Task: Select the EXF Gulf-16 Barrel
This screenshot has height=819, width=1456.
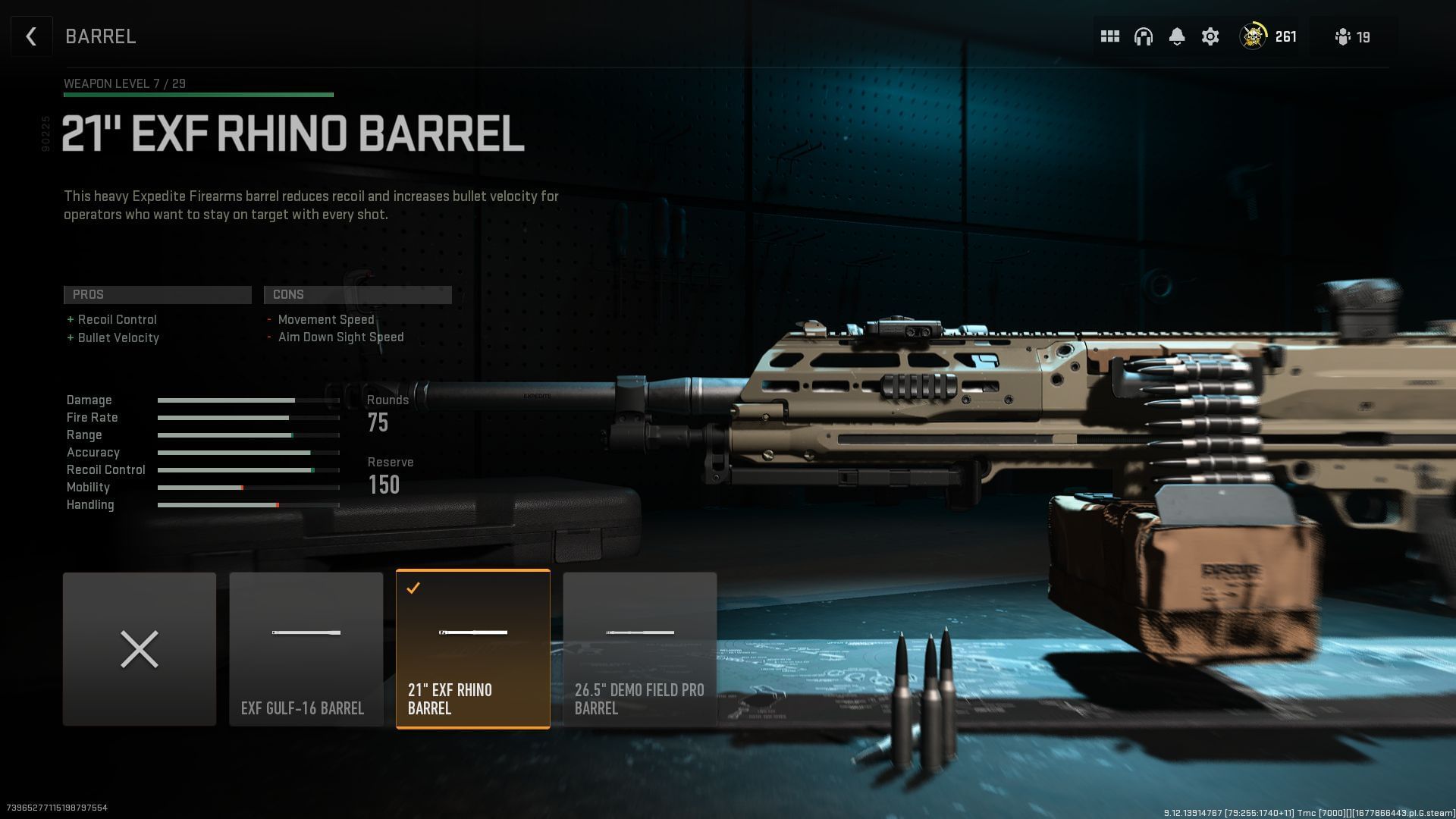Action: (306, 649)
